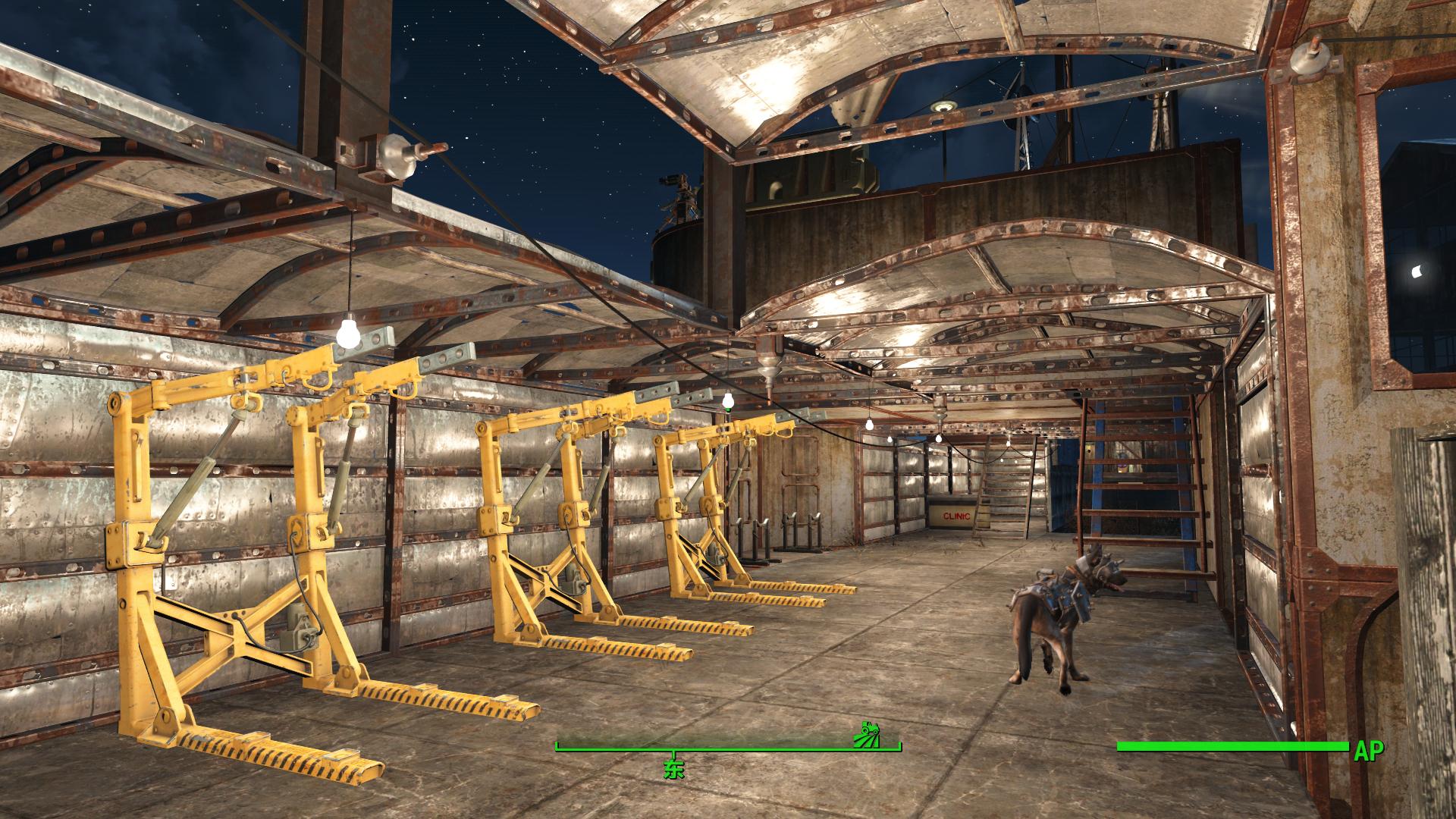Select the 东 east direction label on the compass
The height and width of the screenshot is (819, 1456).
(673, 770)
